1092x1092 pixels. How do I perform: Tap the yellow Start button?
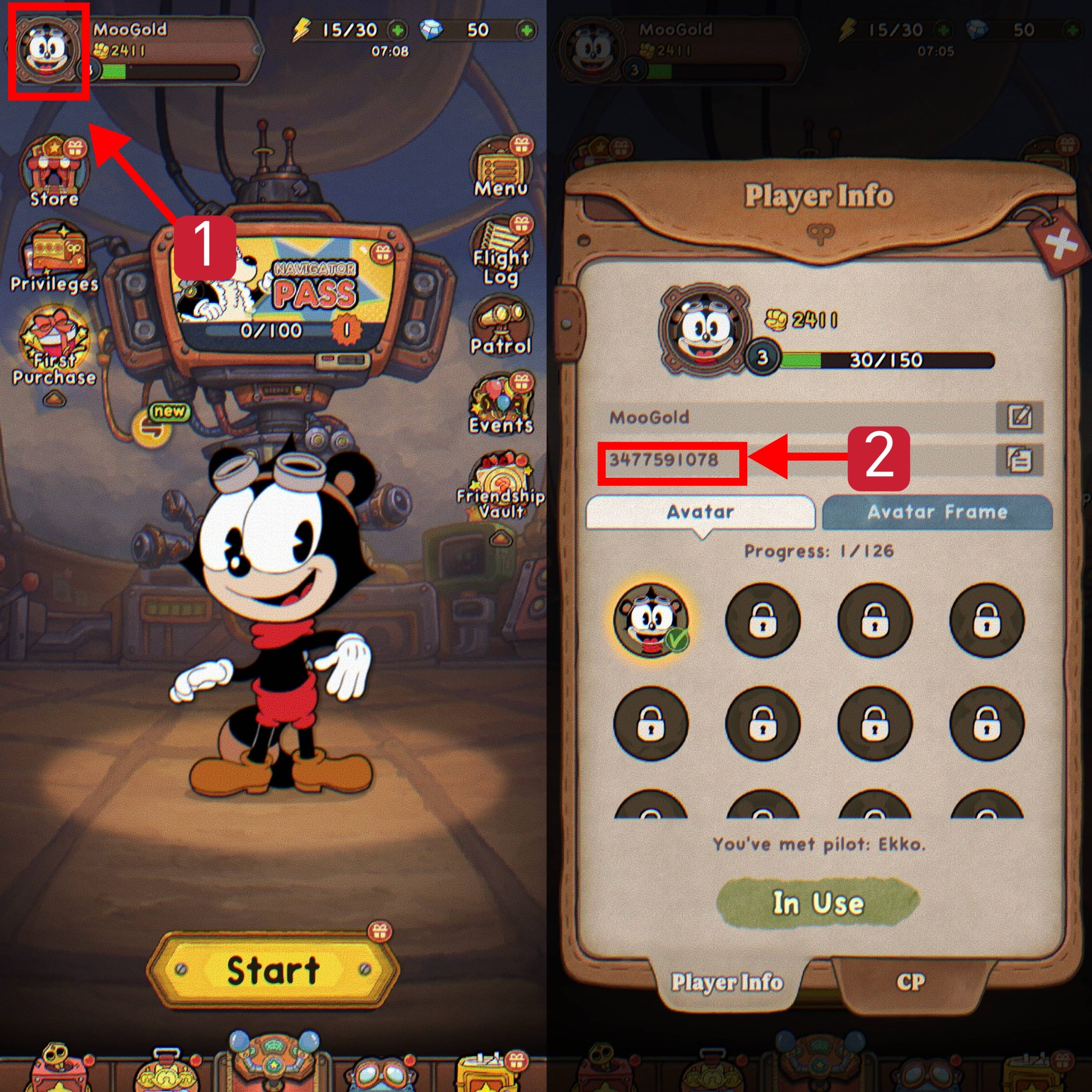click(x=273, y=970)
